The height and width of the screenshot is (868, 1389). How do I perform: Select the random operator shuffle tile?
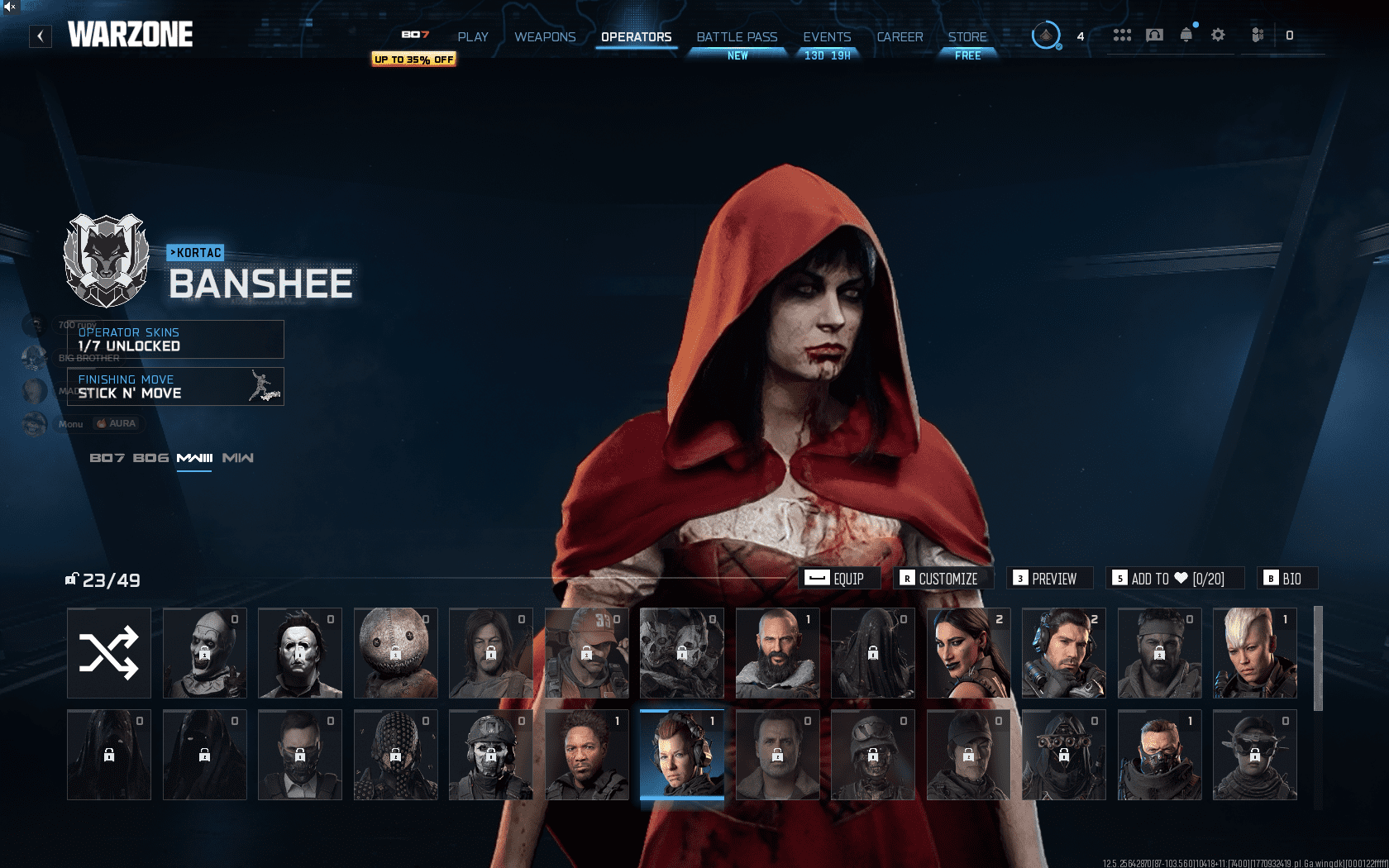108,652
